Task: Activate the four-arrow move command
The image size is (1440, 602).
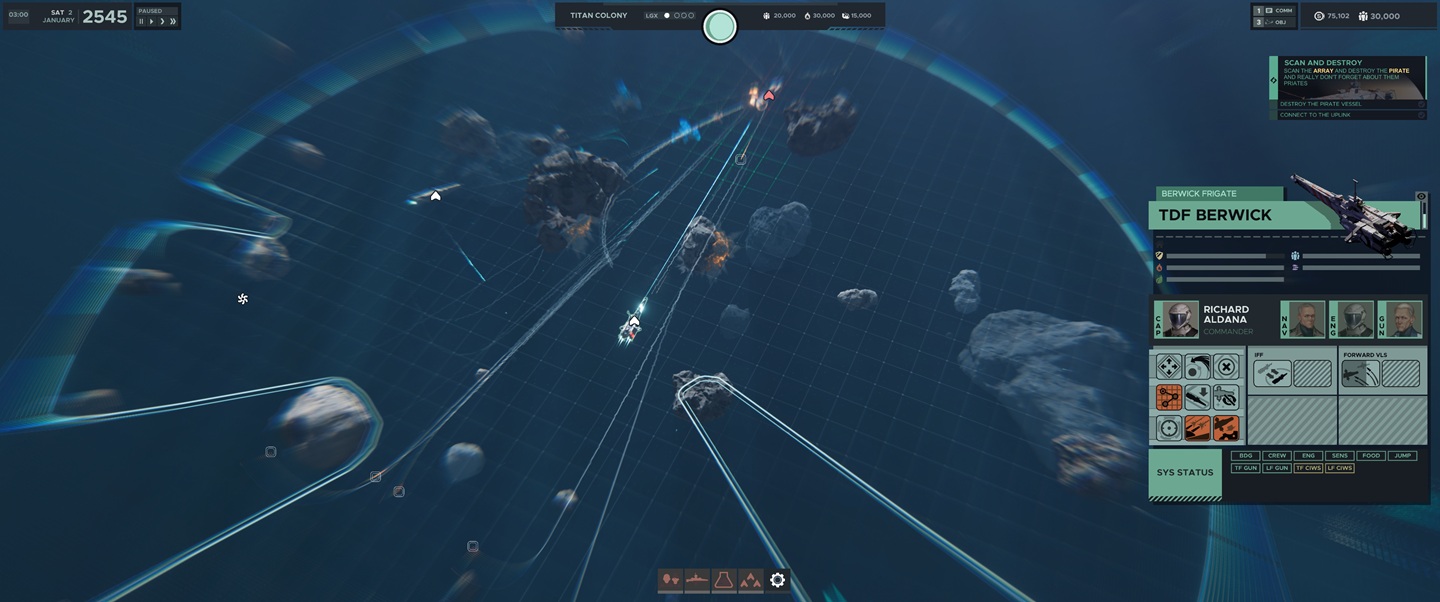Action: point(1168,366)
